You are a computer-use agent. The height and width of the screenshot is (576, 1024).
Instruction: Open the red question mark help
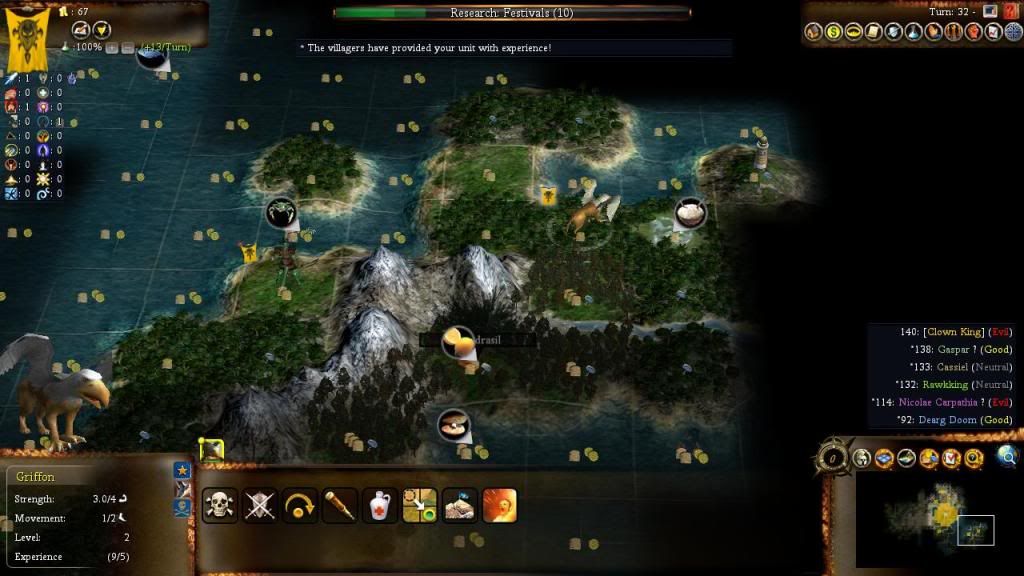click(x=1009, y=11)
